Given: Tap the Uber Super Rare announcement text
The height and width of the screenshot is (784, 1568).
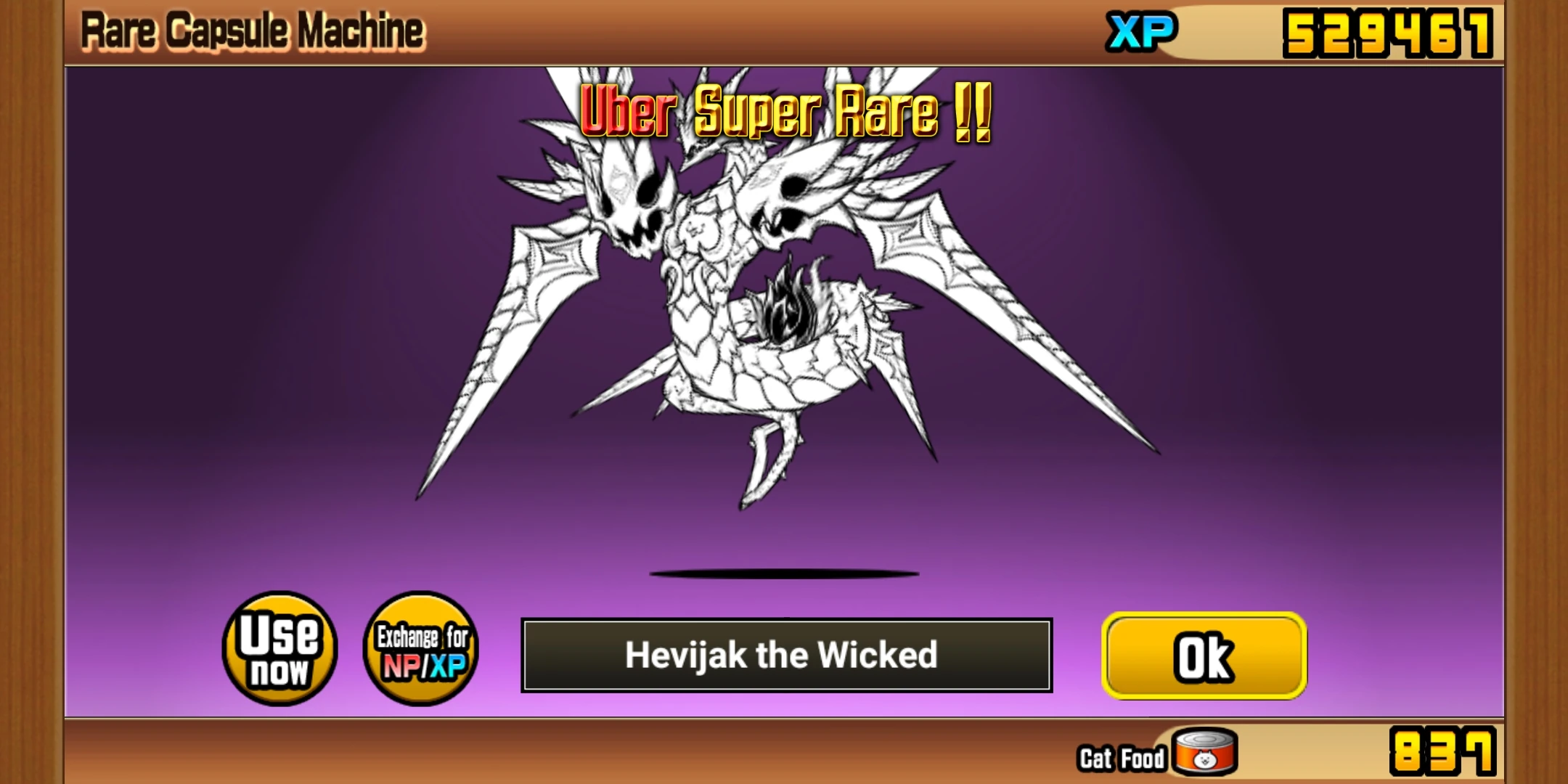Looking at the screenshot, I should click(784, 113).
